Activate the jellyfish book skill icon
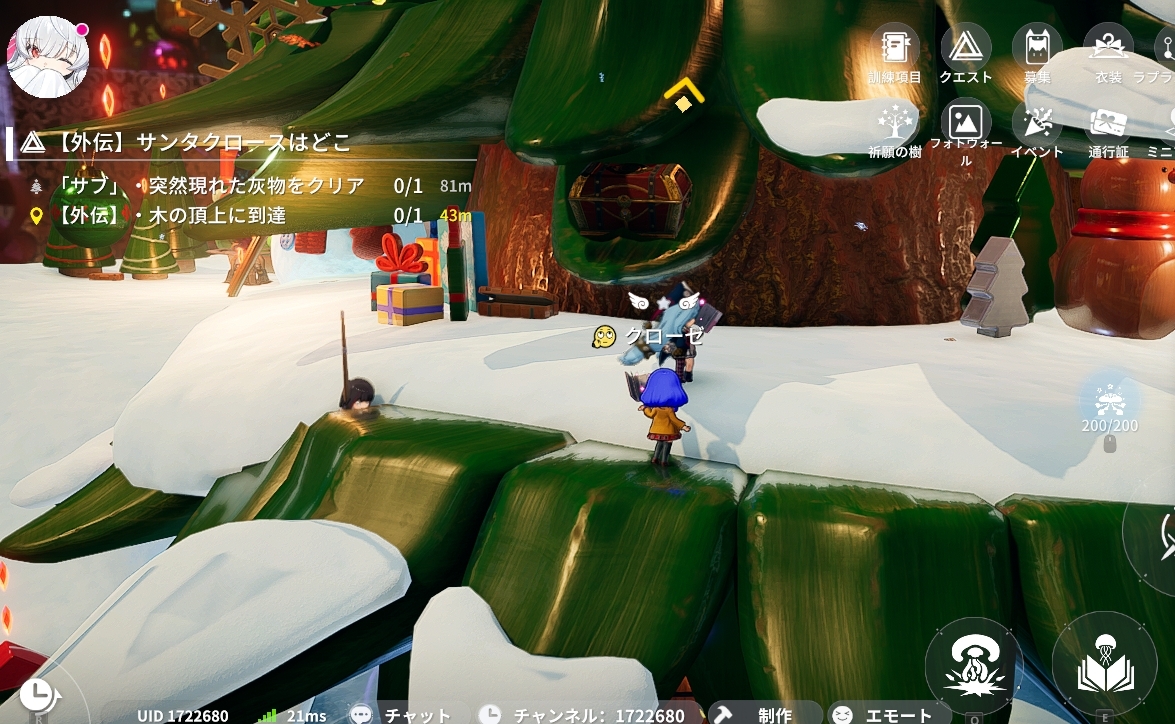The width and height of the screenshot is (1175, 724). [1104, 663]
